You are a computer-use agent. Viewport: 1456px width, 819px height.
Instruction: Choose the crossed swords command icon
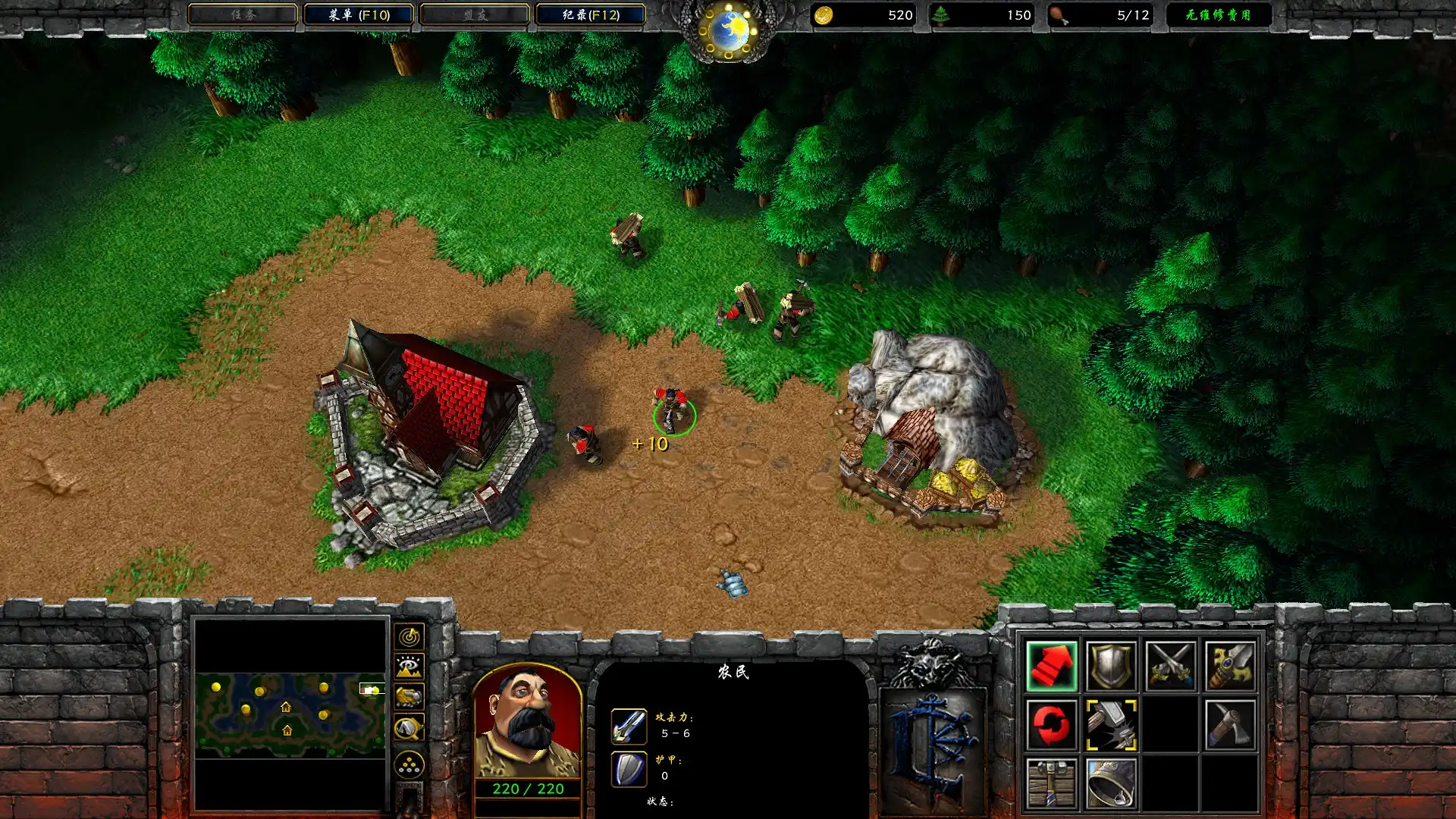coord(1170,666)
